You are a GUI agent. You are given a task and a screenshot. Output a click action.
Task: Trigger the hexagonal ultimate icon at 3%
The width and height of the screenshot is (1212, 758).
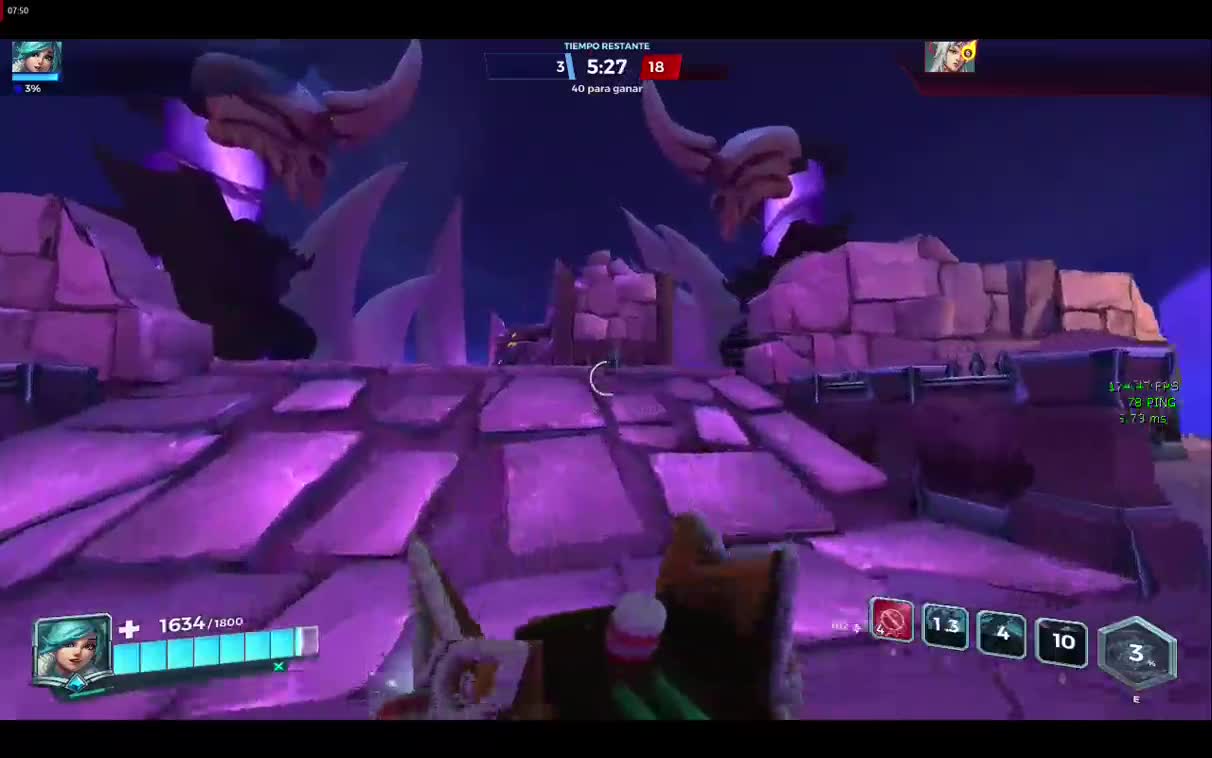coord(1136,654)
